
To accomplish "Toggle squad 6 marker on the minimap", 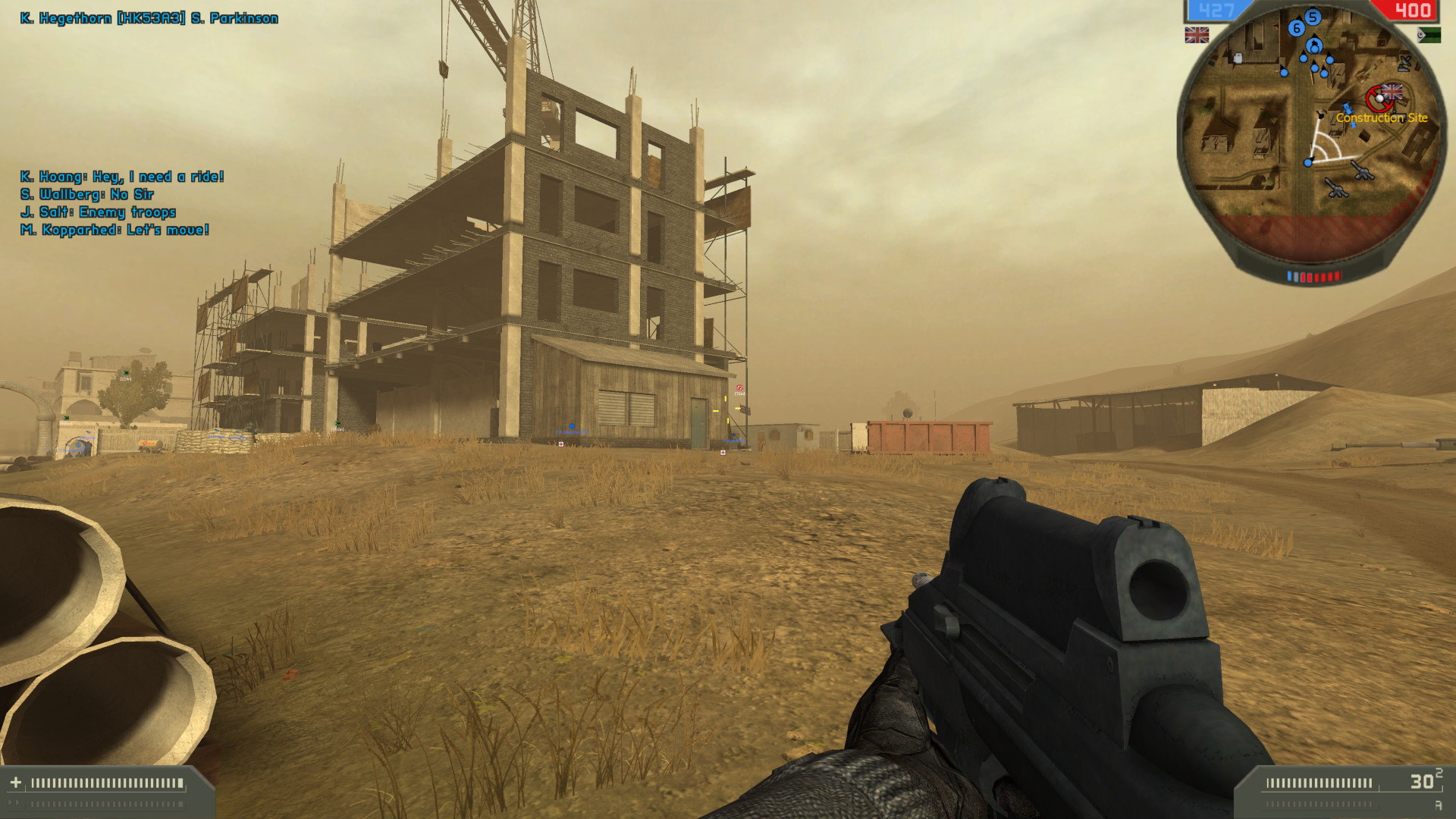I will (x=1297, y=28).
